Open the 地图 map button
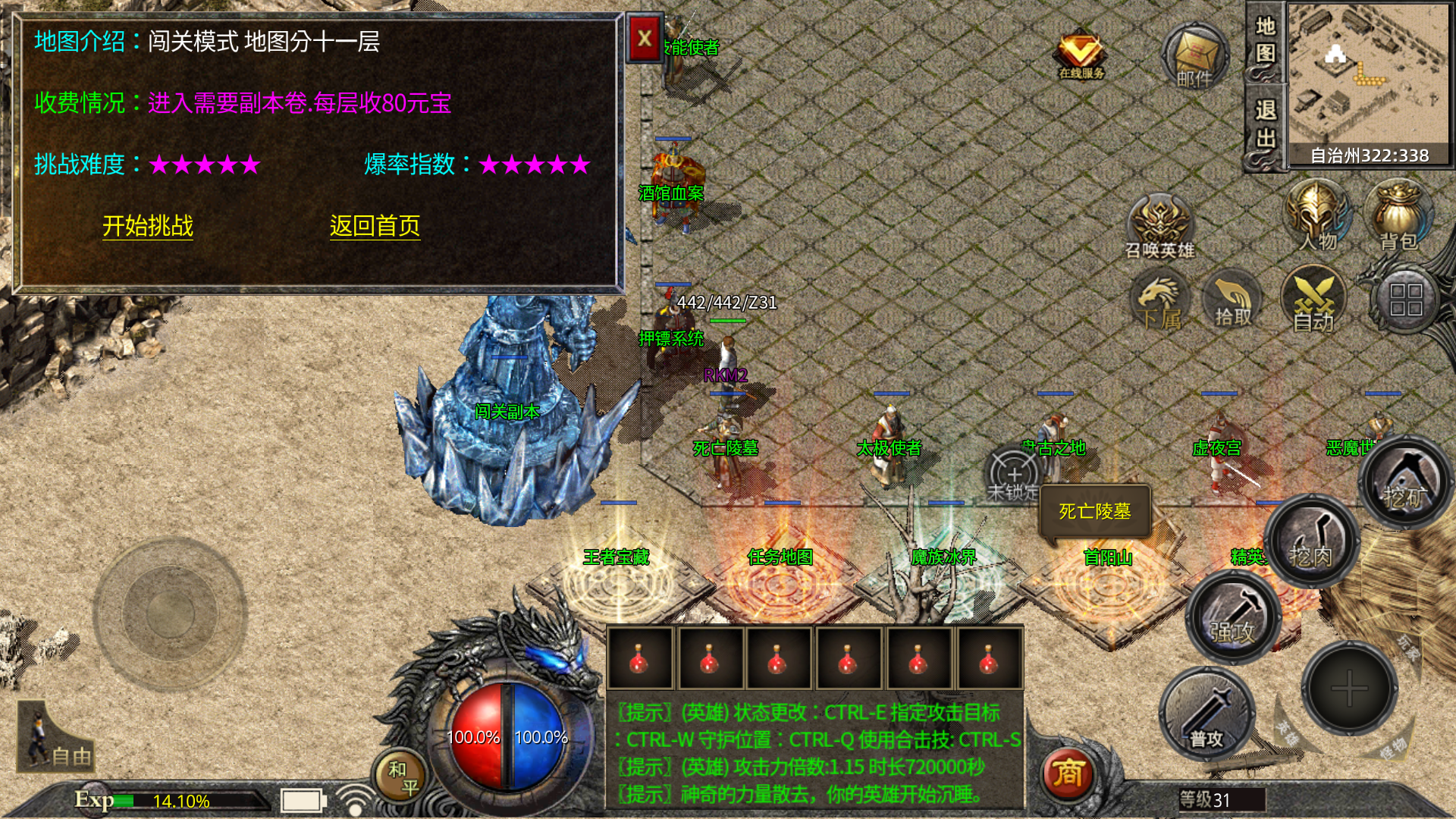 [1265, 41]
